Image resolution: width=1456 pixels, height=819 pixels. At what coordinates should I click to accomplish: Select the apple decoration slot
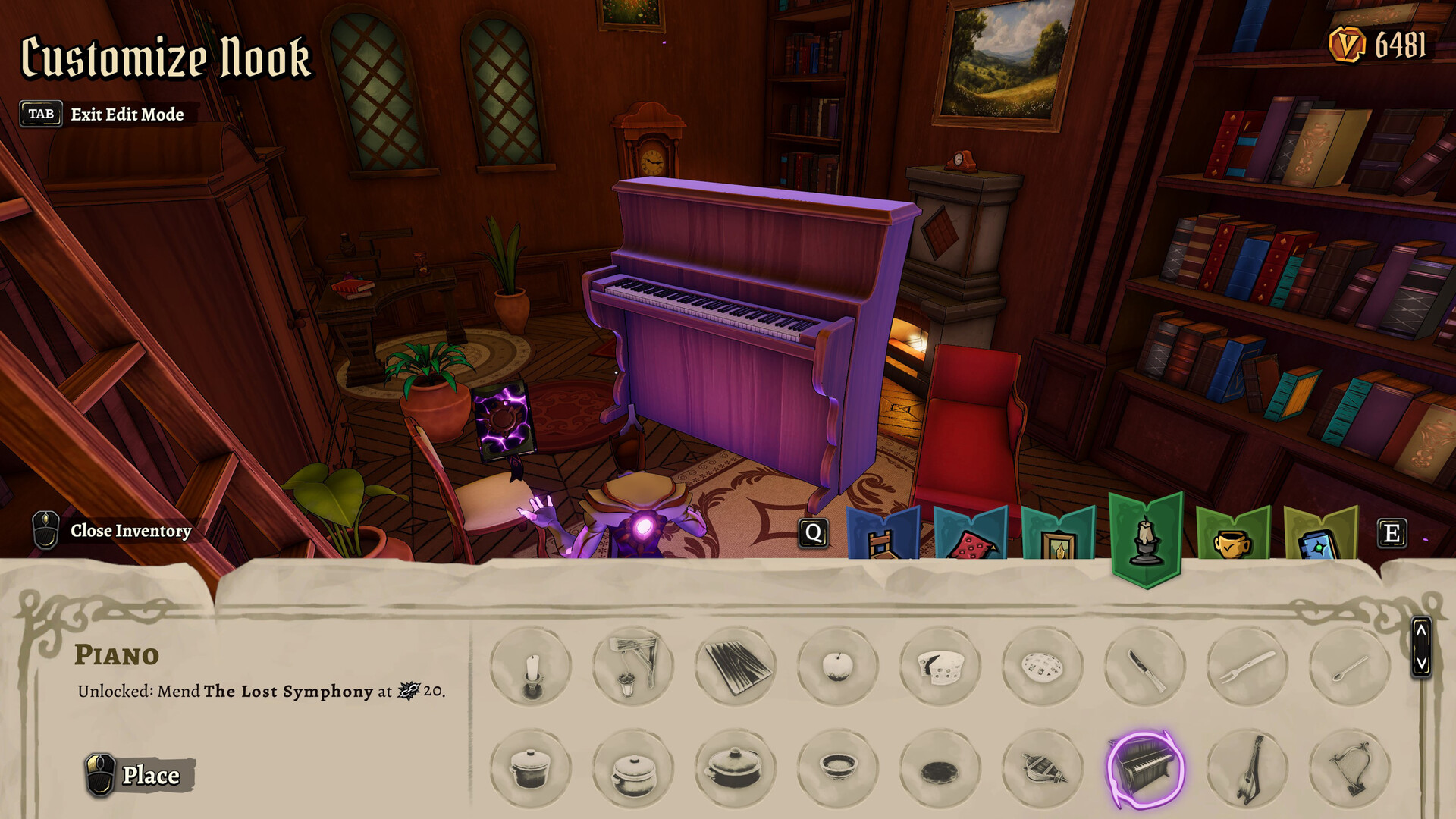point(838,667)
